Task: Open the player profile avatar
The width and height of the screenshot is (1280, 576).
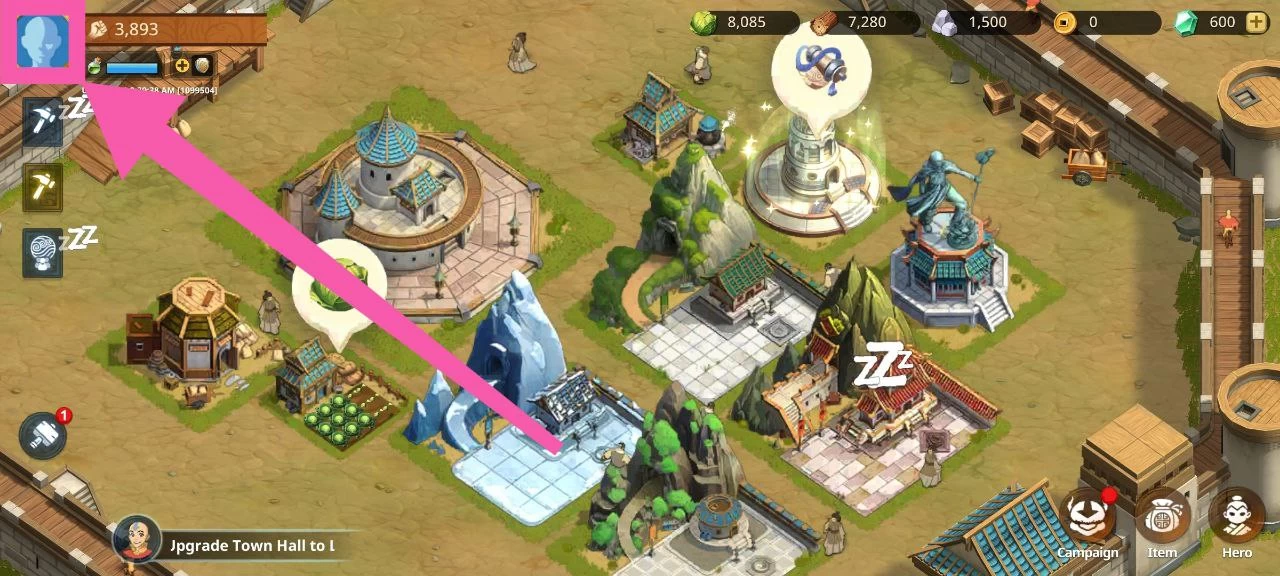Action: coord(43,41)
